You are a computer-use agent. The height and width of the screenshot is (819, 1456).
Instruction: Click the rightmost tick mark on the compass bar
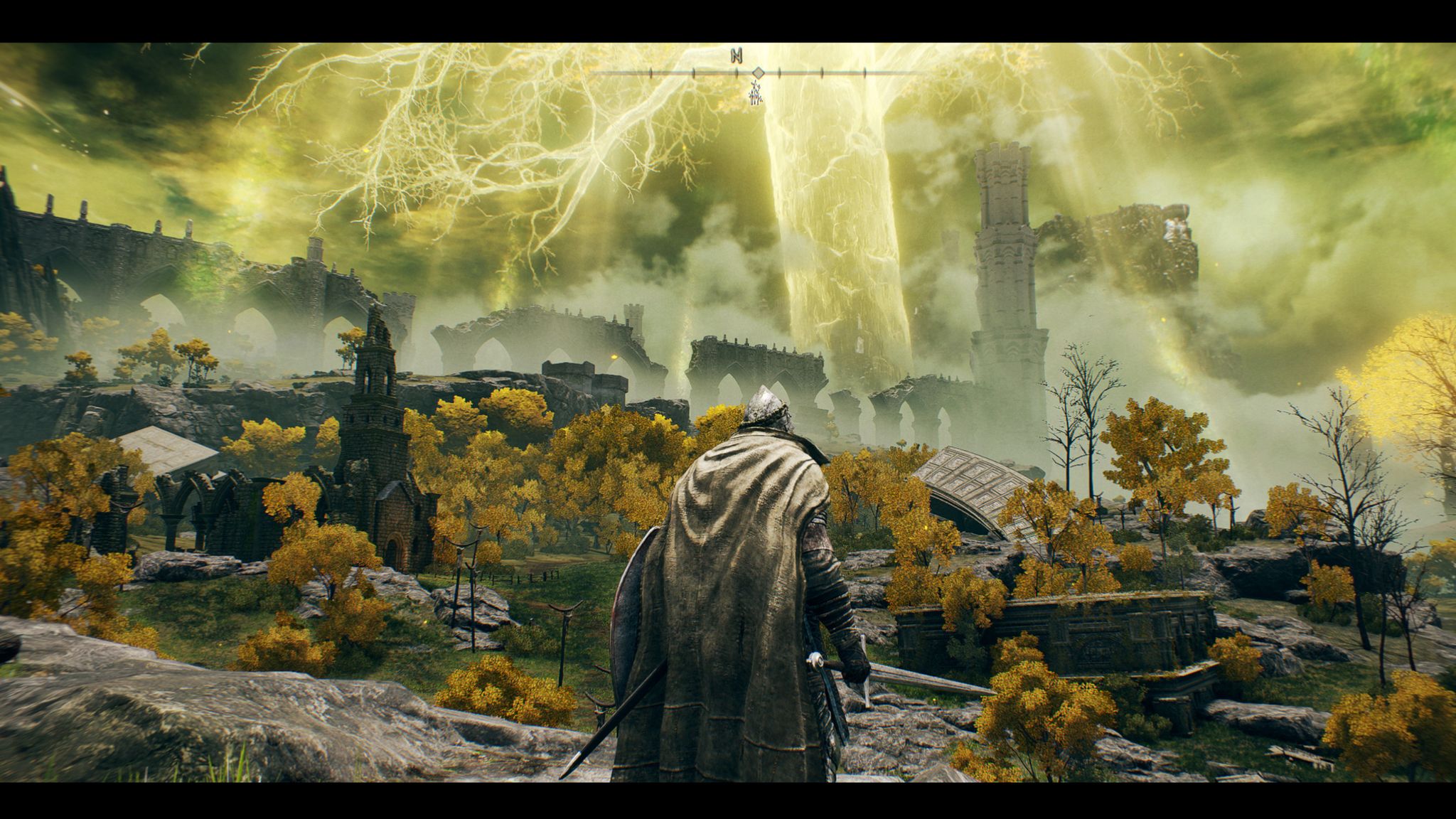(x=864, y=73)
